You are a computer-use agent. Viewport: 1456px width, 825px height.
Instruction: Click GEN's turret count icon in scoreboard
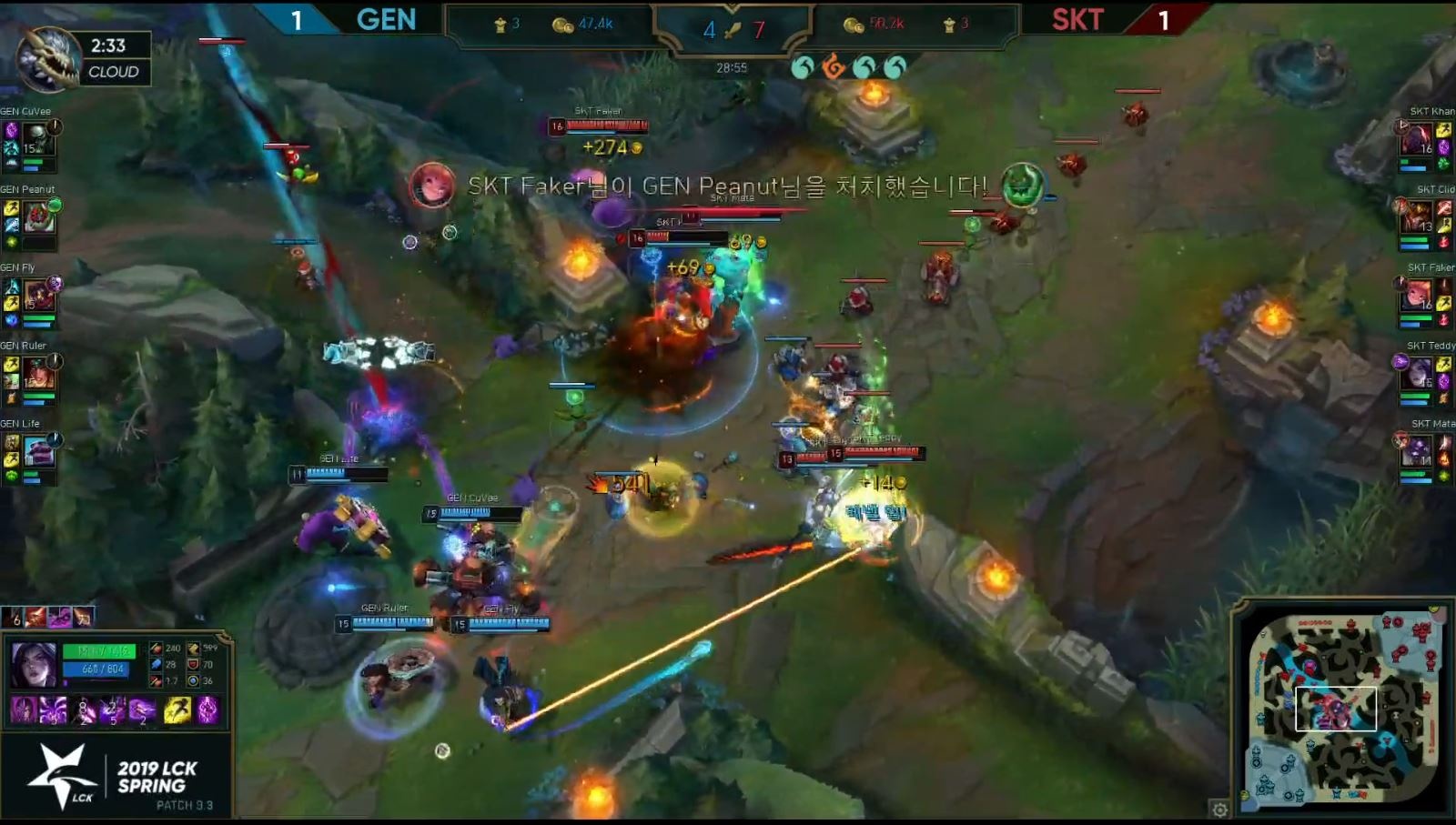coord(501,25)
